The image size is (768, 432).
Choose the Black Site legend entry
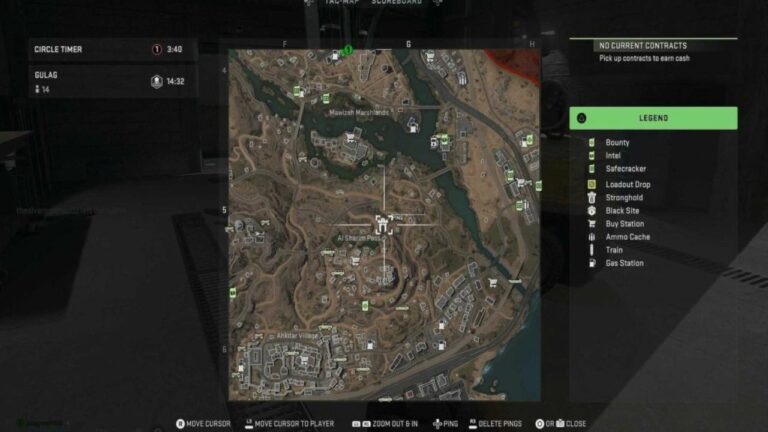tap(622, 211)
